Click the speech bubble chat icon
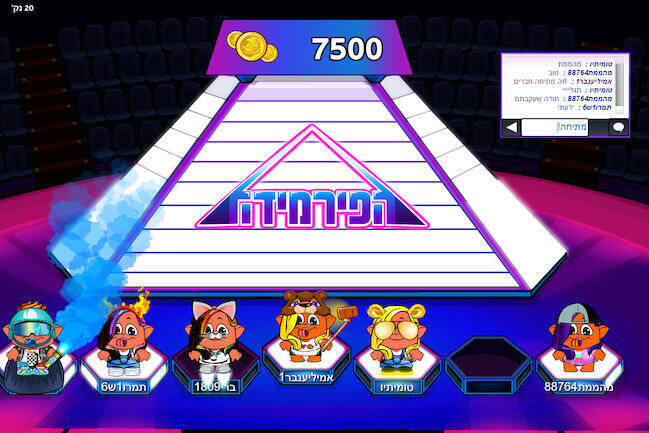The image size is (649, 433). click(617, 128)
